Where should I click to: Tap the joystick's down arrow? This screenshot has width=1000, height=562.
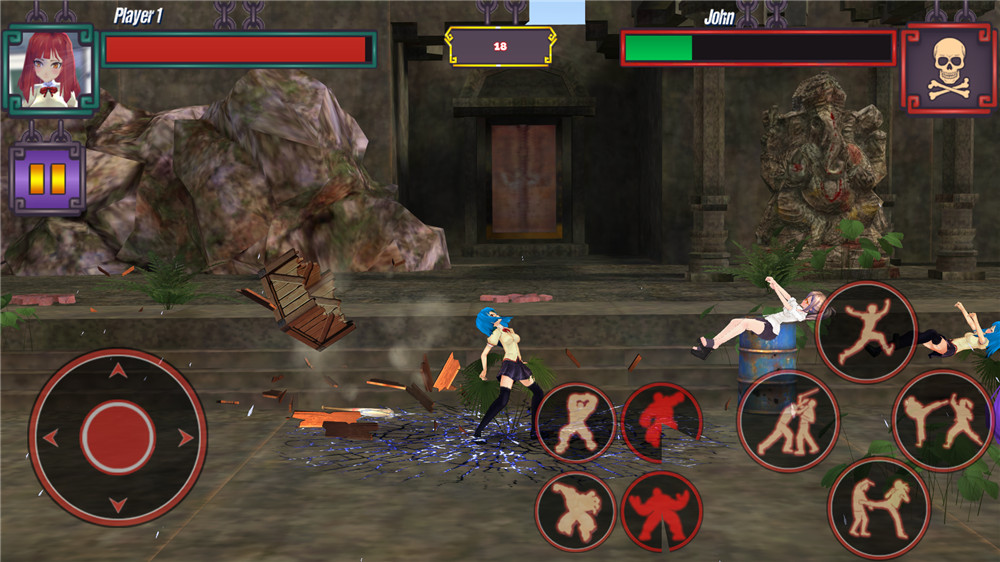[x=118, y=503]
